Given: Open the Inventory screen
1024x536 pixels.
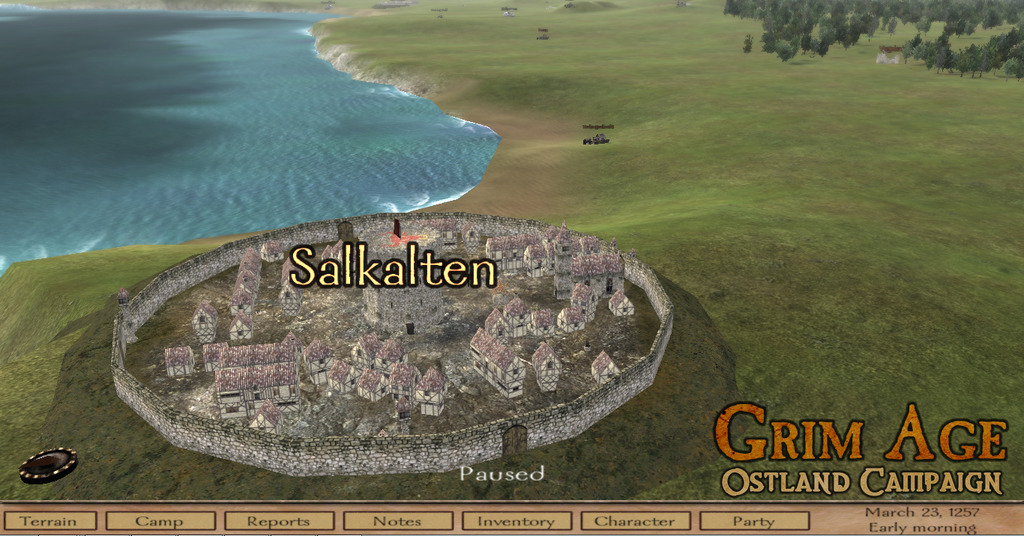Looking at the screenshot, I should pos(516,521).
